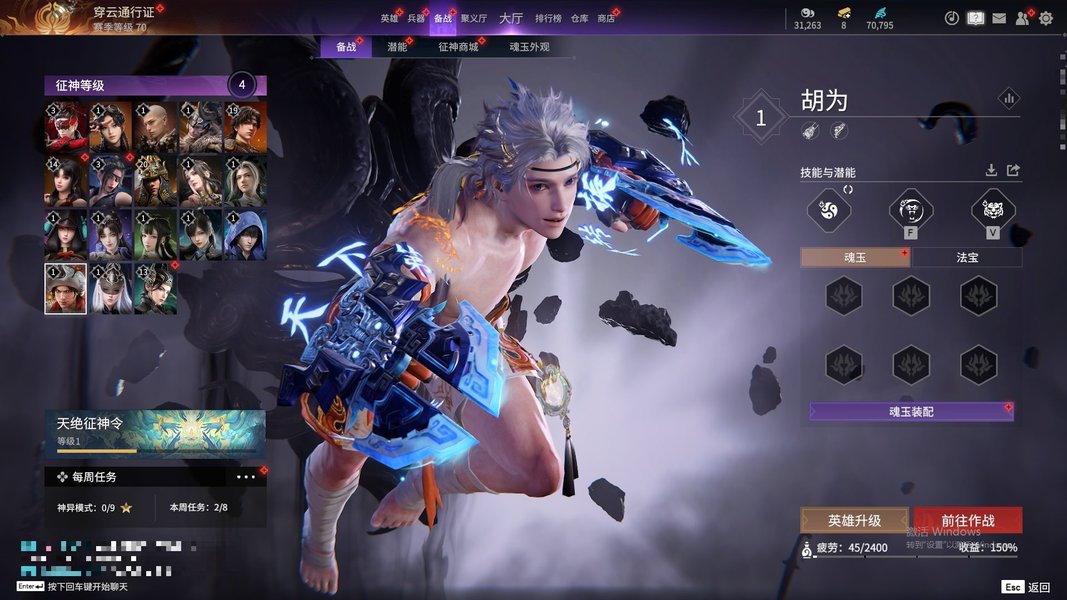Open the friends list icon
This screenshot has width=1067, height=600.
pos(1022,18)
